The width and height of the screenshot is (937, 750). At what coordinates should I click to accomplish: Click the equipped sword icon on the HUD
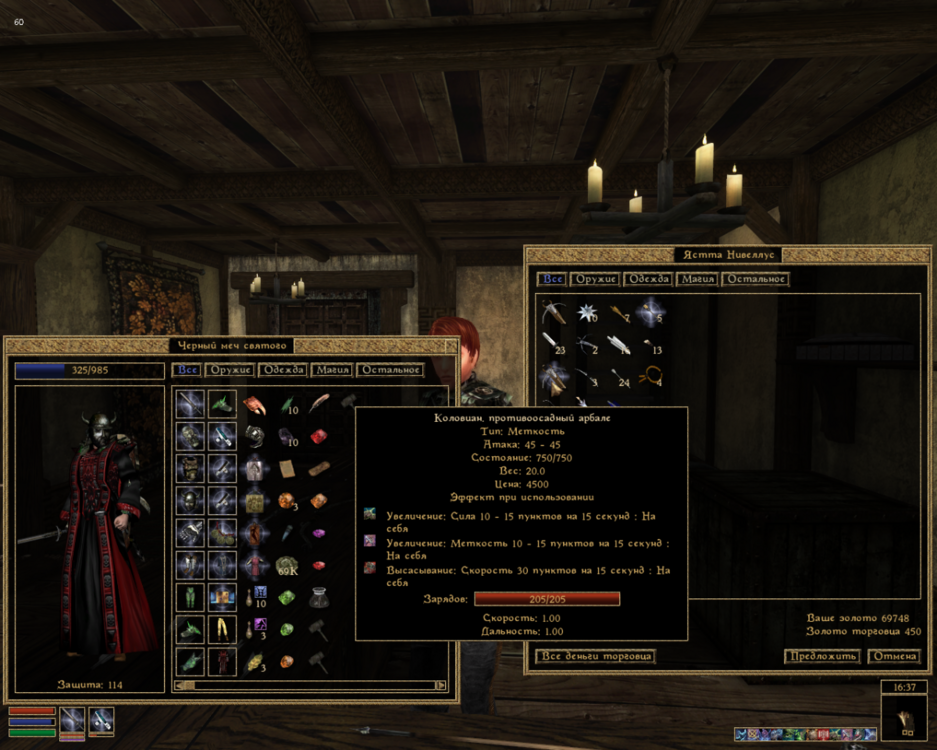[72, 720]
